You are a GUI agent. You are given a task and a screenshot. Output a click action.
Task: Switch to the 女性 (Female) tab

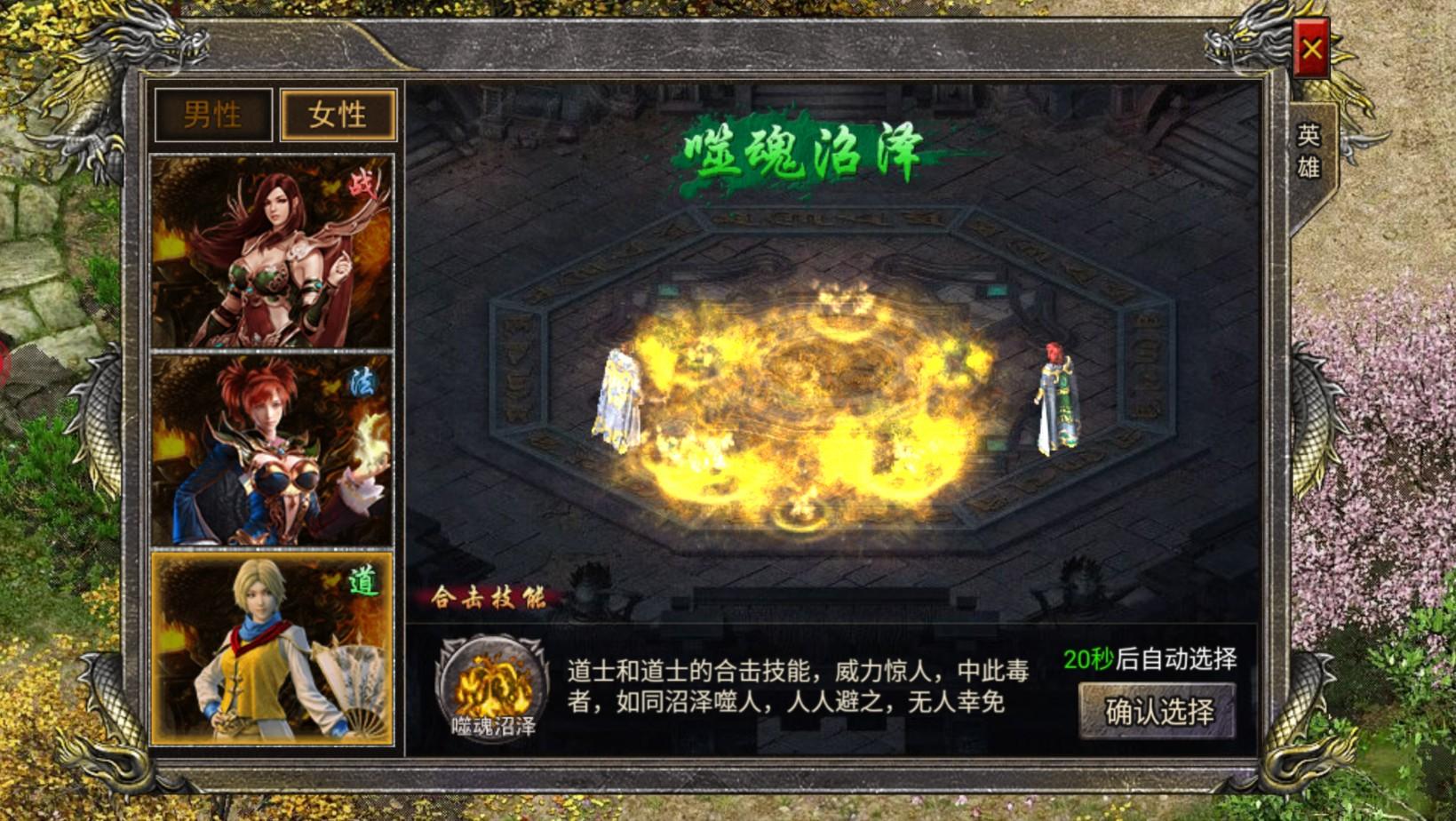[338, 116]
